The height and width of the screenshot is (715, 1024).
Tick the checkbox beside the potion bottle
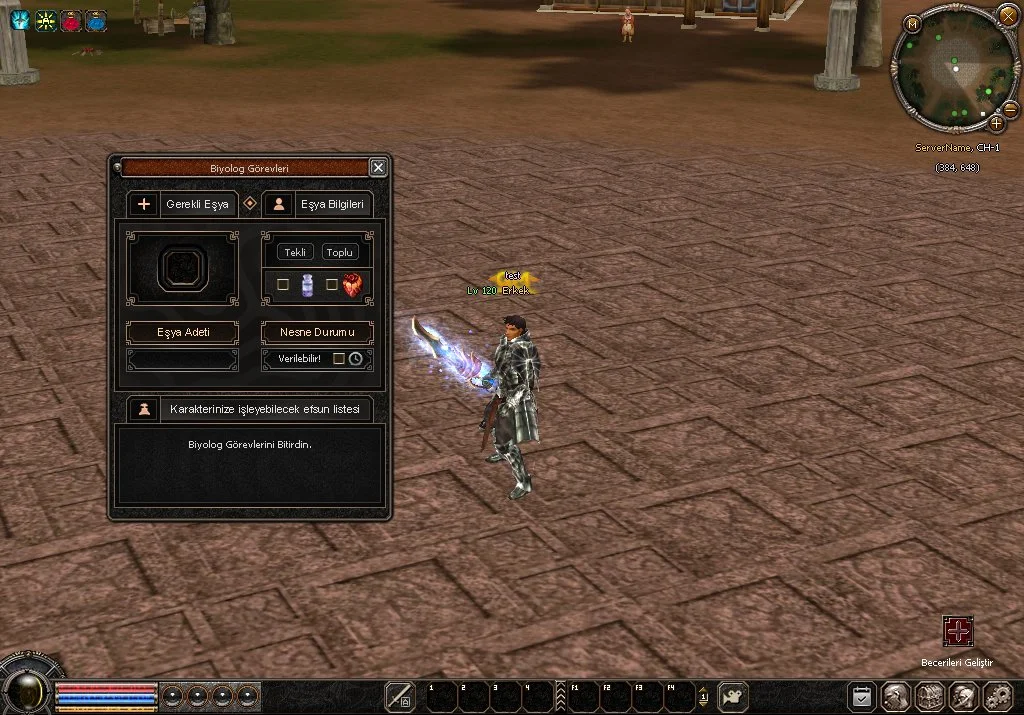point(283,285)
